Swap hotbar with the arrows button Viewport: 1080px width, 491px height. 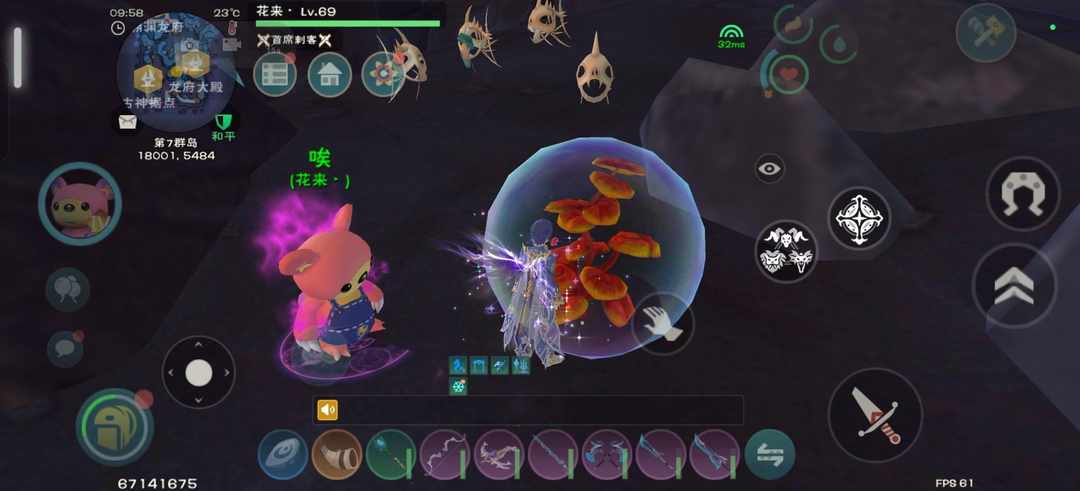(769, 454)
